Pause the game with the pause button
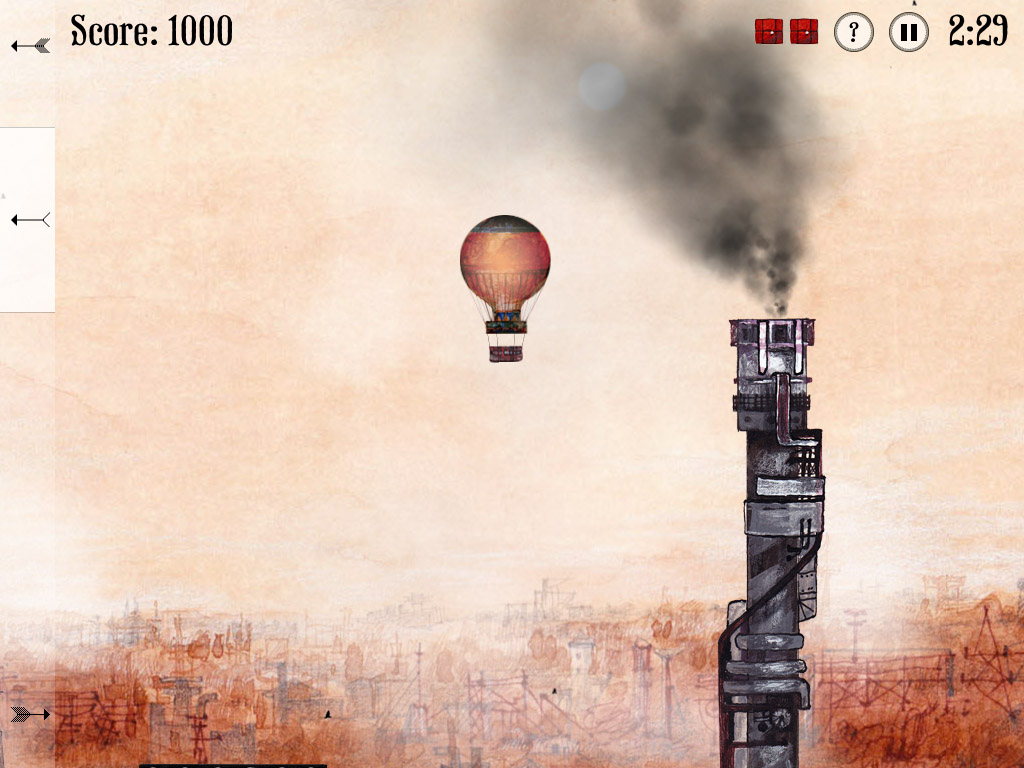 tap(908, 32)
